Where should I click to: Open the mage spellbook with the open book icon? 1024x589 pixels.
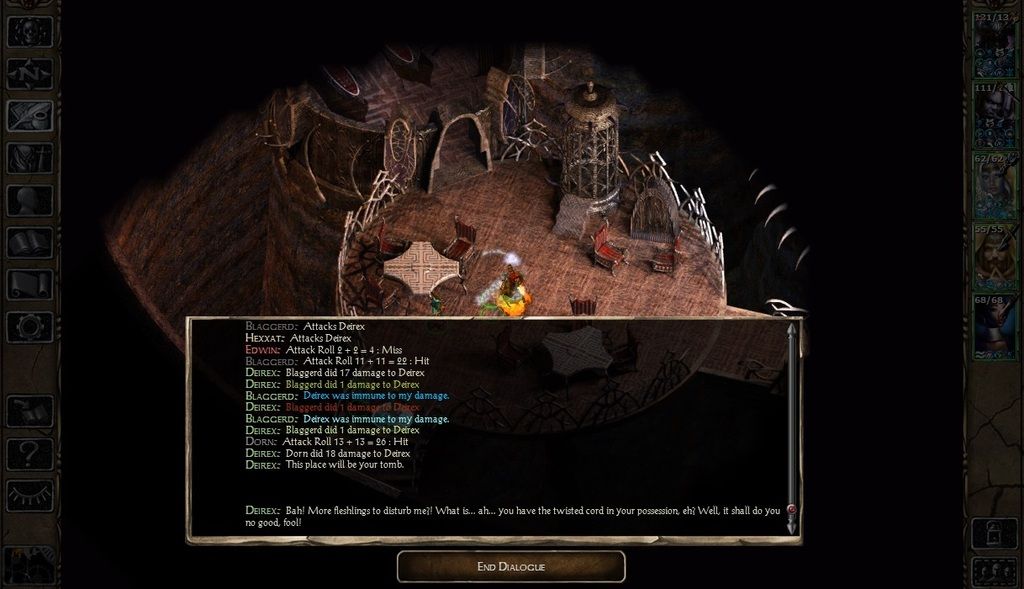(x=30, y=242)
